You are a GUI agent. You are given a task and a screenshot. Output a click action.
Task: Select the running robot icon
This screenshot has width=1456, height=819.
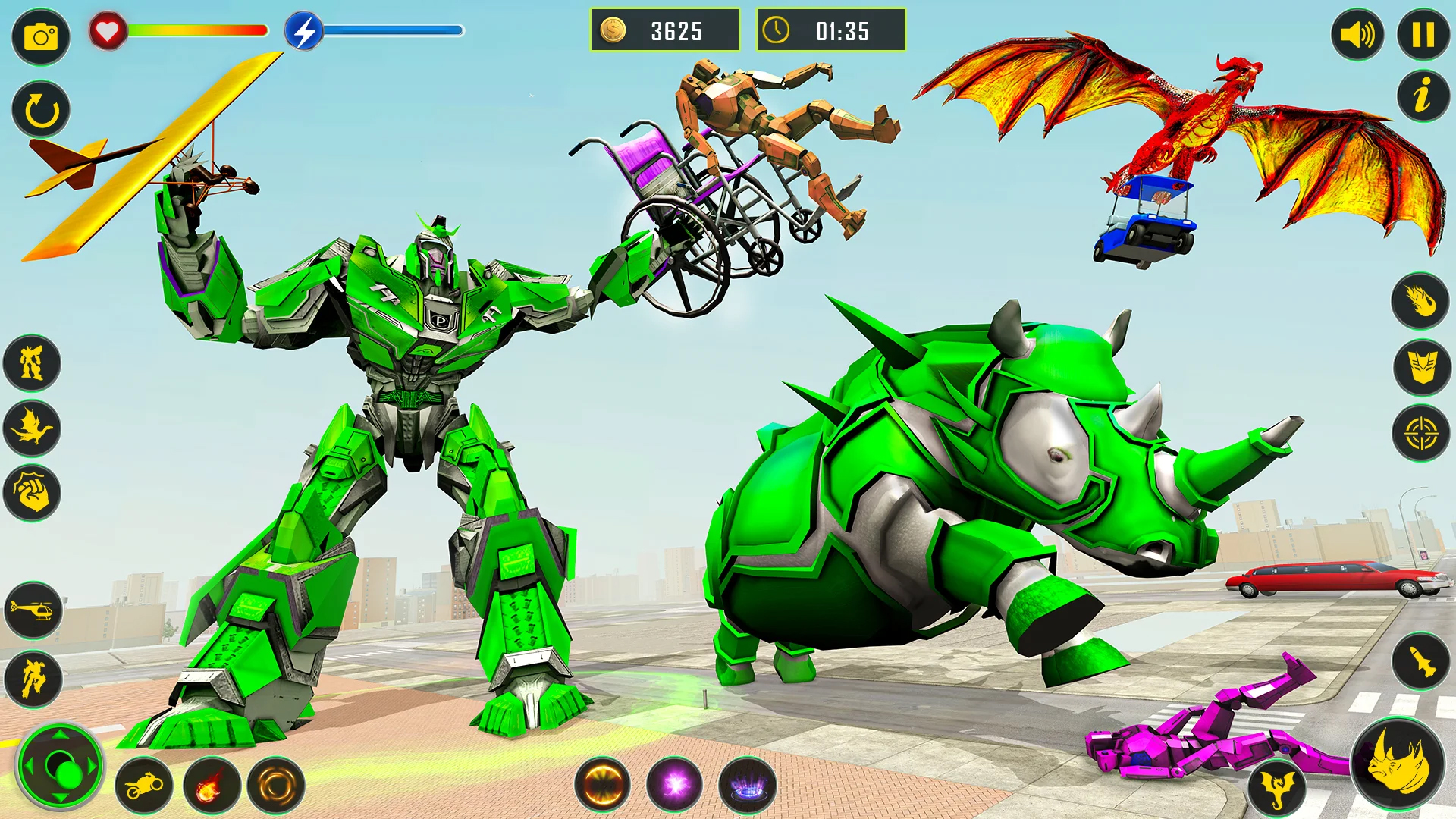[33, 678]
